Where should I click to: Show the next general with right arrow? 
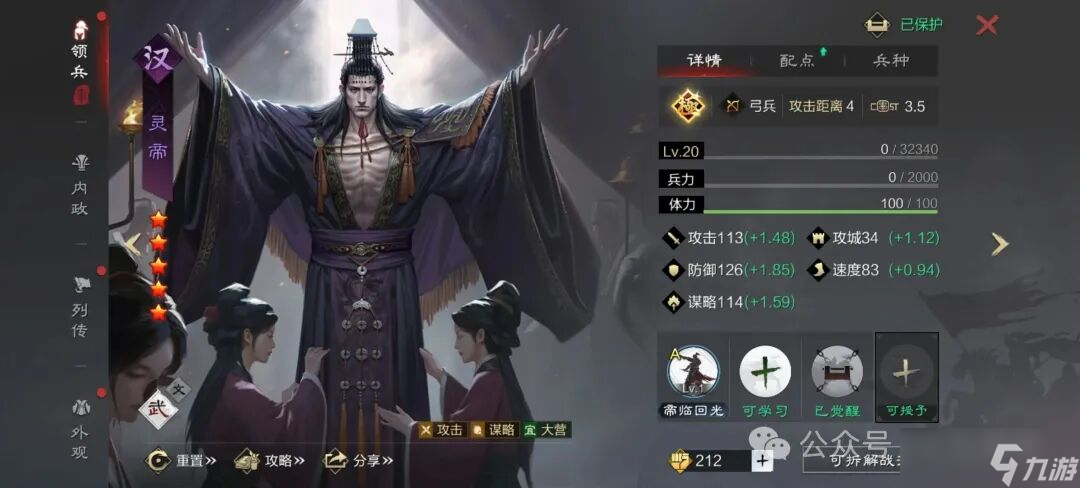tap(999, 244)
